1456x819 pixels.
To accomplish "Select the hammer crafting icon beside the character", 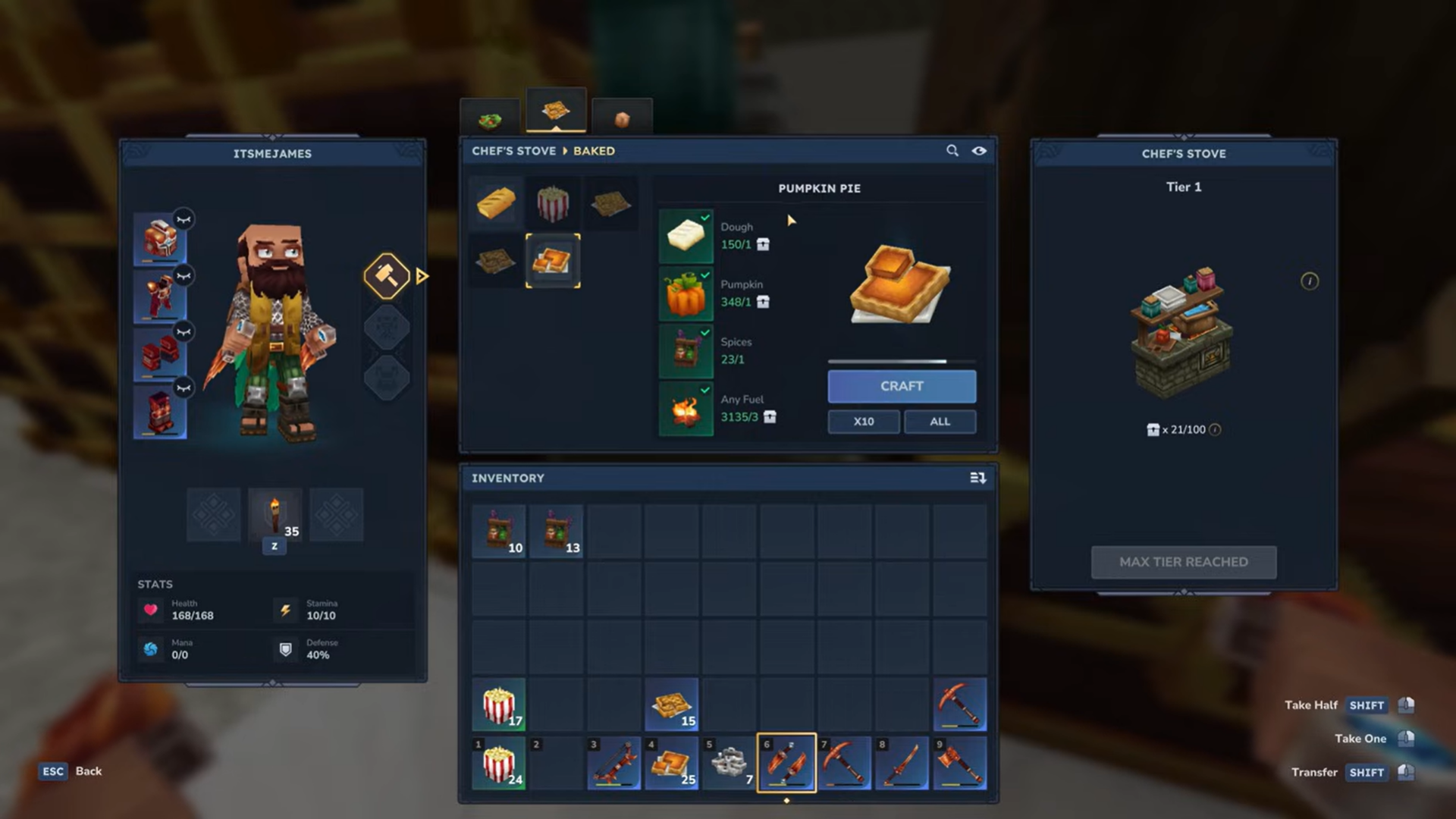I will coord(387,275).
